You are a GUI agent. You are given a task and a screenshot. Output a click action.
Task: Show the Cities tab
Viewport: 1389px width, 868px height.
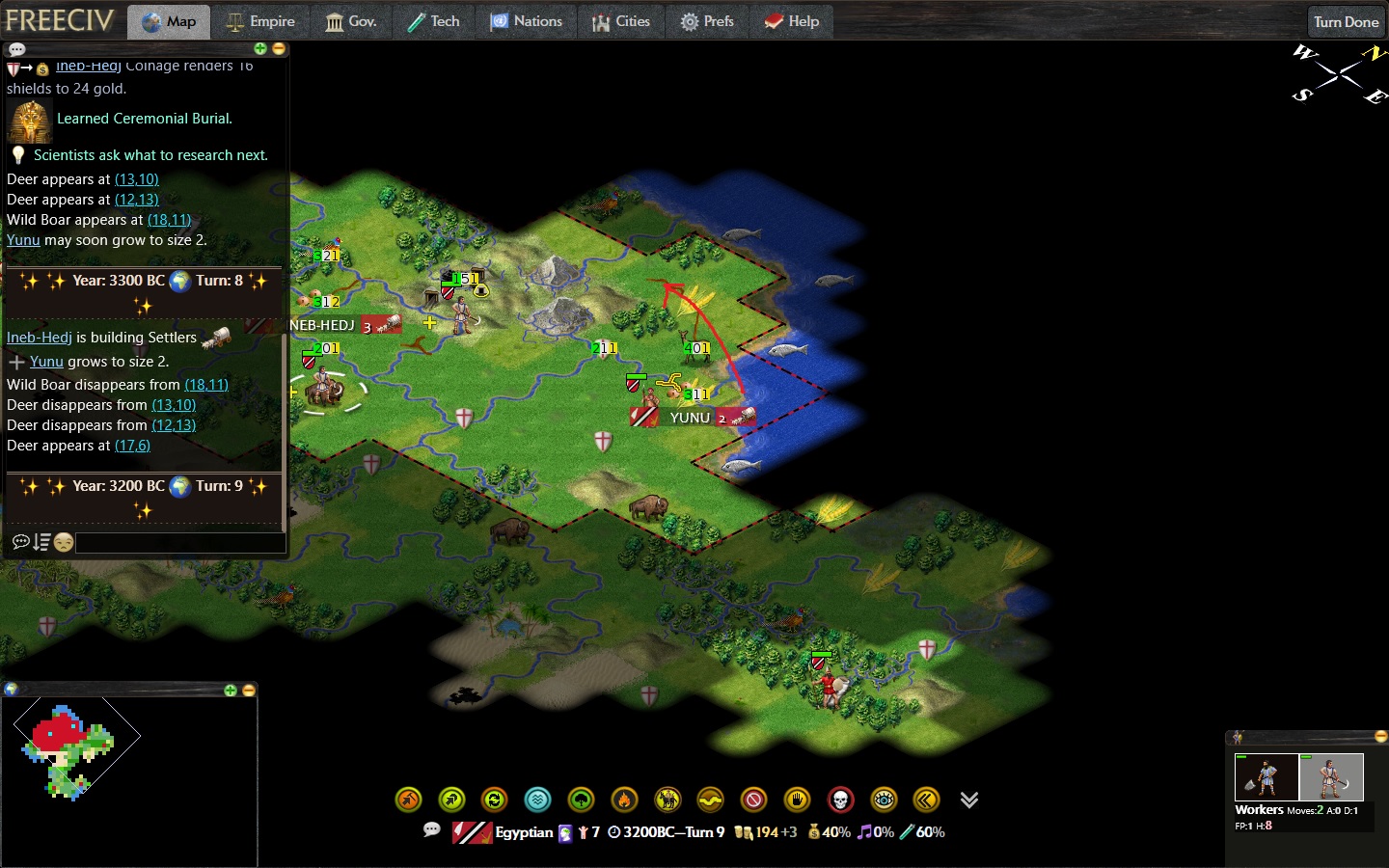pyautogui.click(x=620, y=21)
